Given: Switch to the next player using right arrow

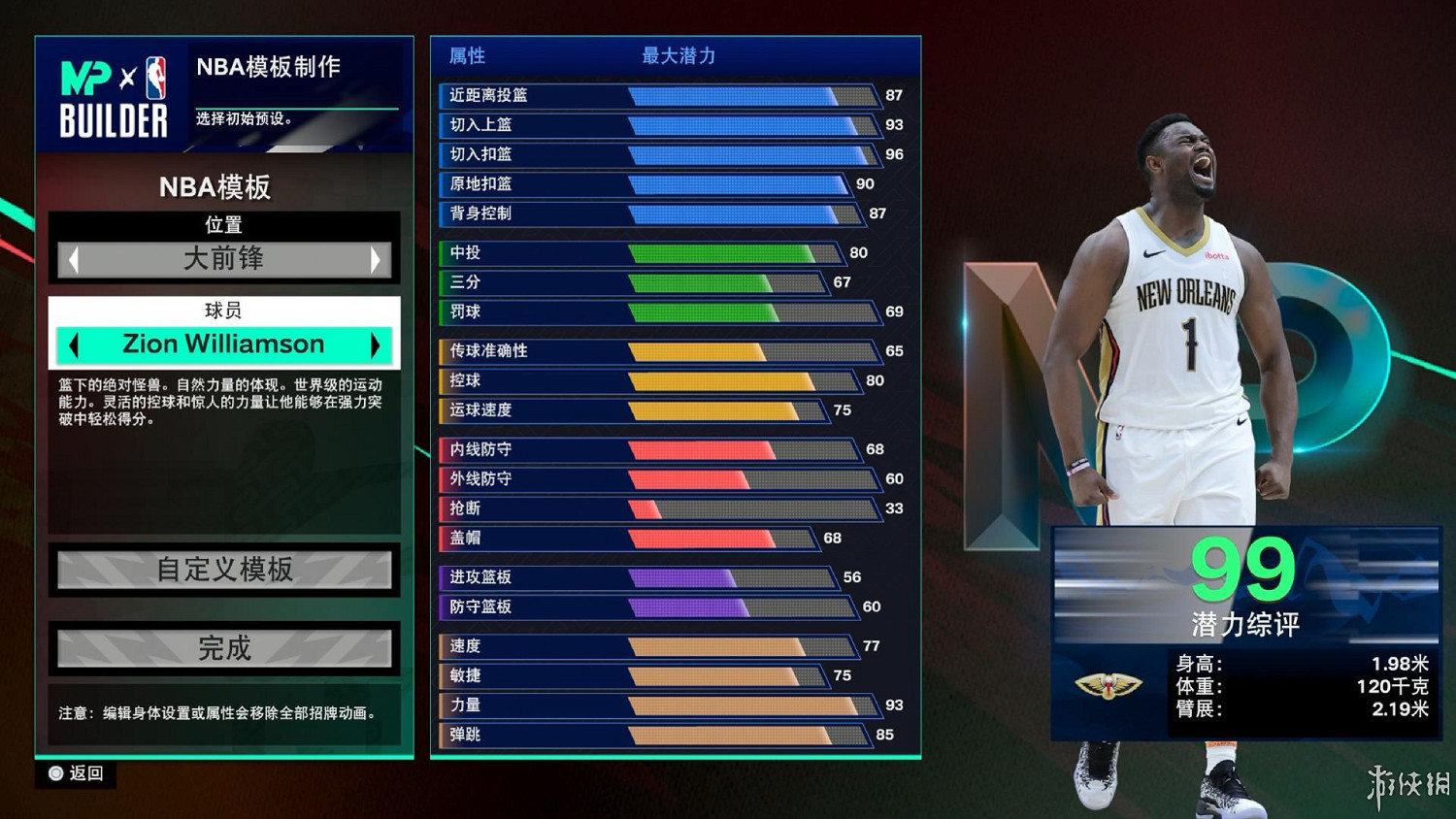Looking at the screenshot, I should [377, 344].
